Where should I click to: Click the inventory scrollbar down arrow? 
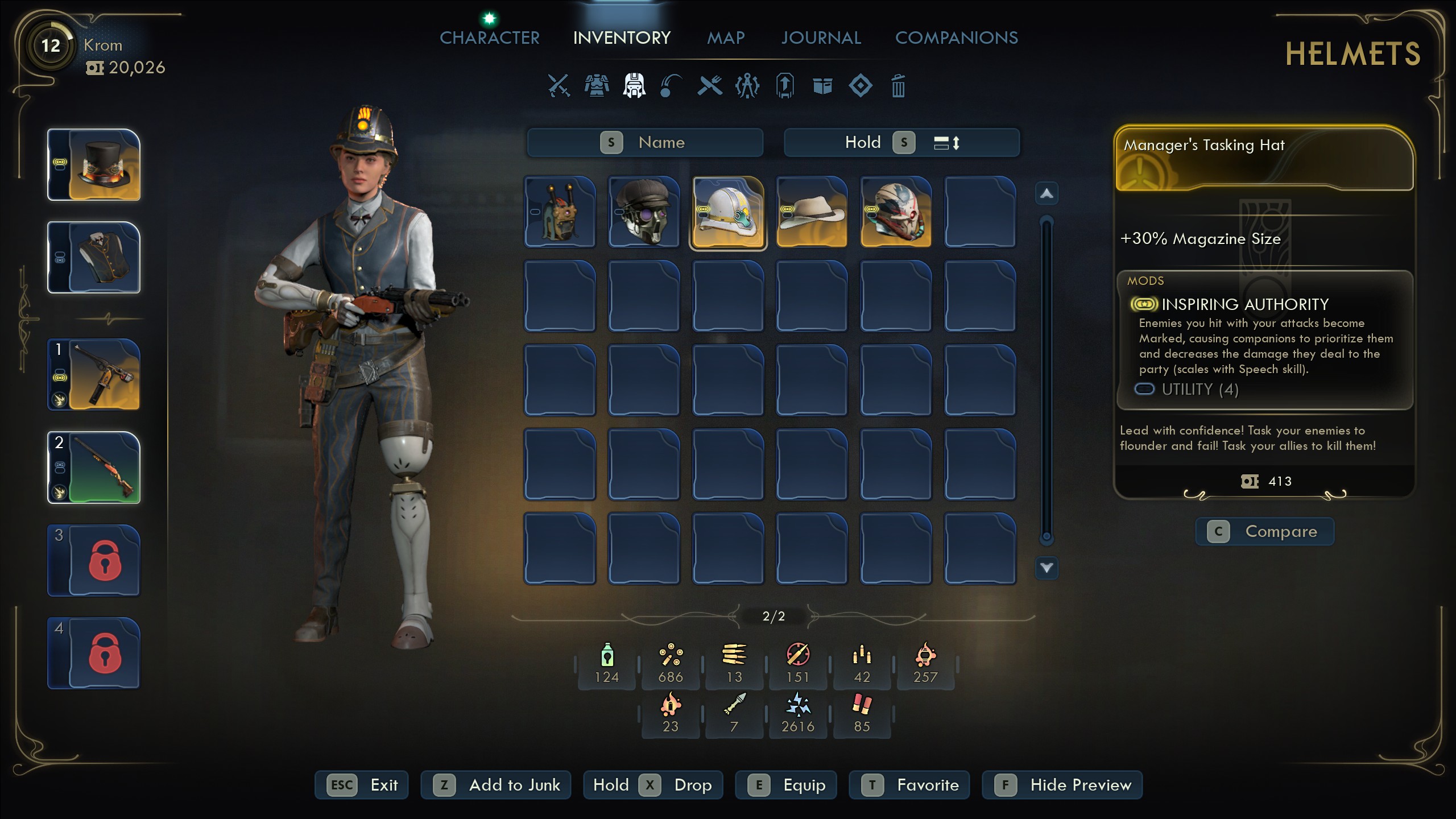tap(1046, 568)
